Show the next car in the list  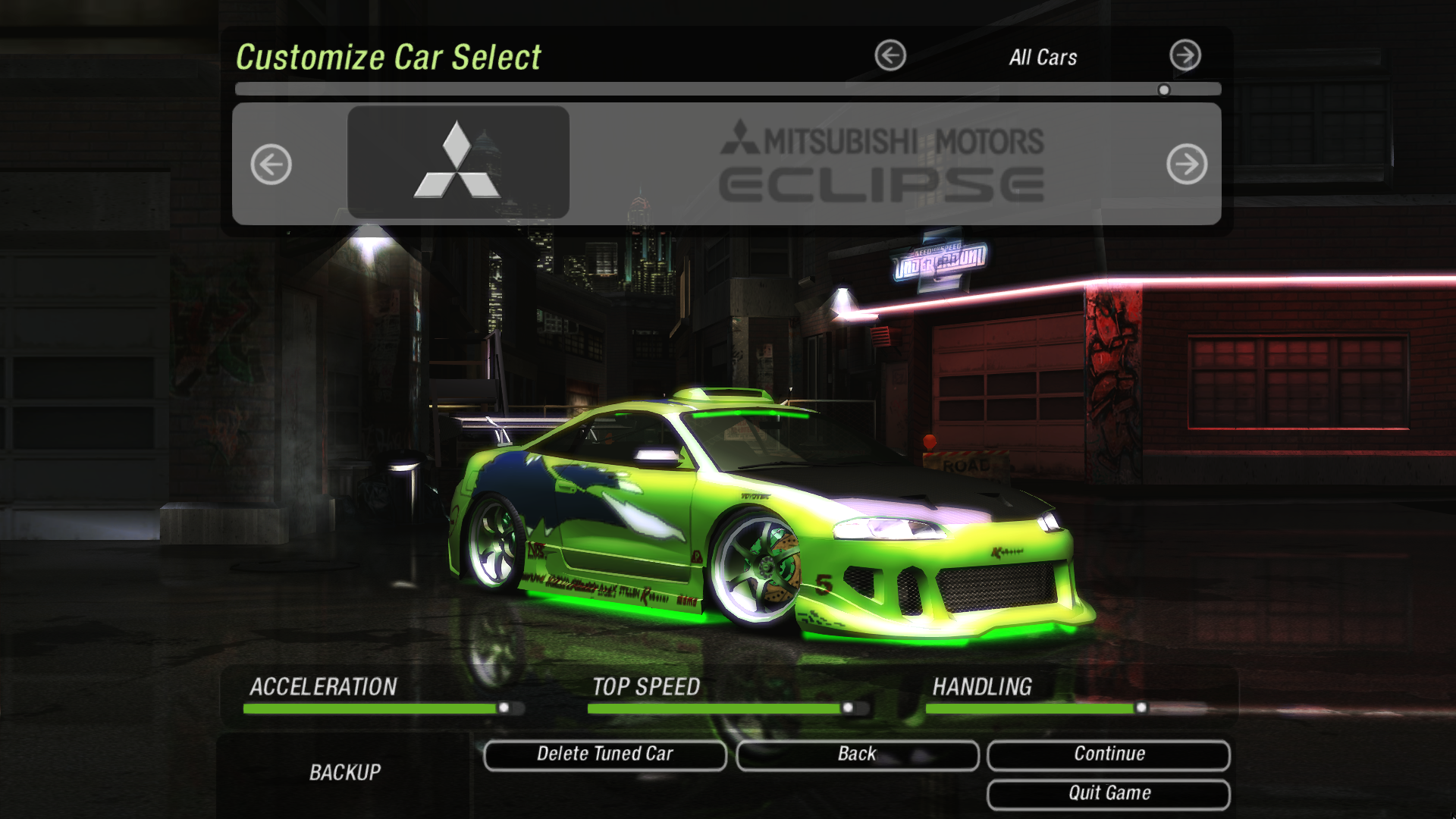(1187, 164)
